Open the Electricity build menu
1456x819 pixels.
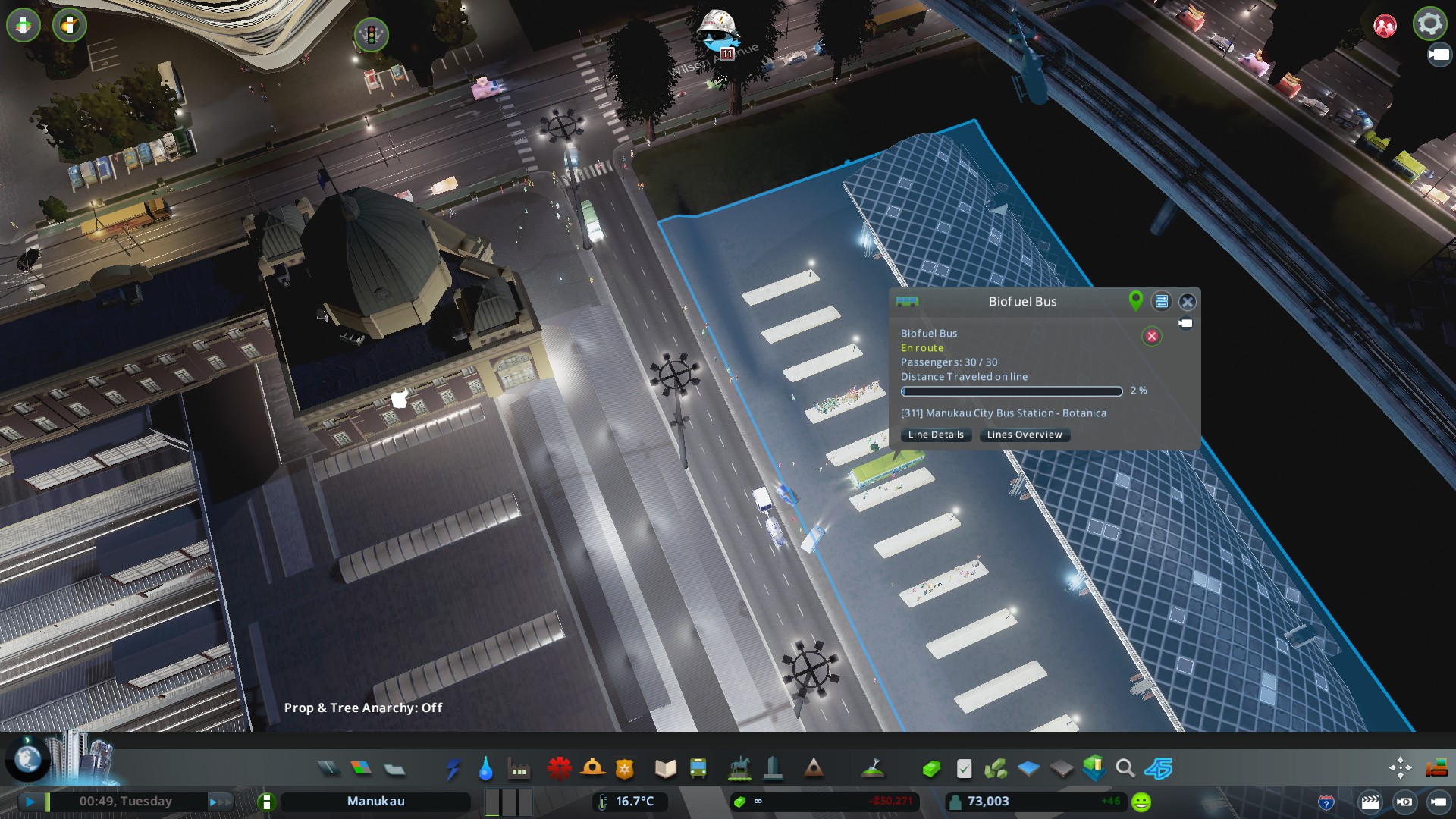pos(453,769)
